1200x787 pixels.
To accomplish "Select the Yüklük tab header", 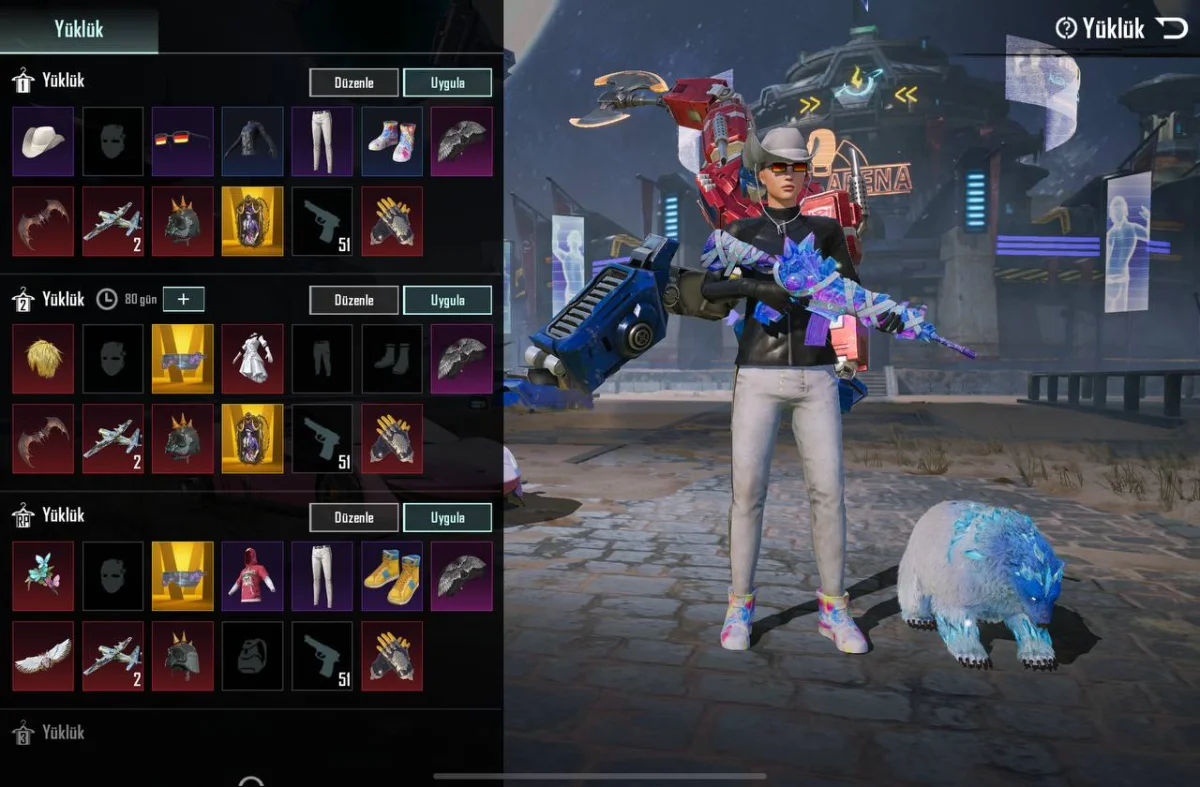I will tap(79, 28).
